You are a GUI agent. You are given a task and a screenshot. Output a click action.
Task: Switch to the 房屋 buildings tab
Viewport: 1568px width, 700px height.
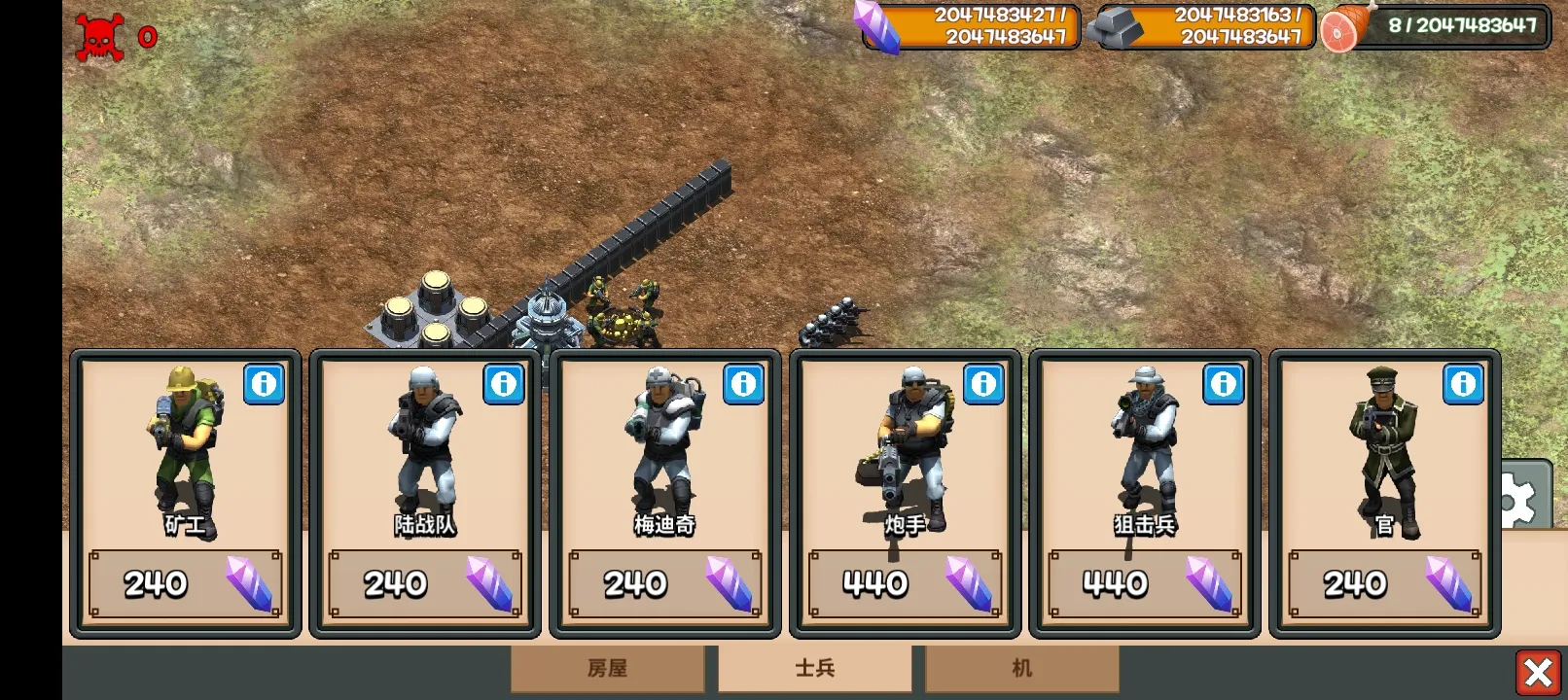(608, 669)
